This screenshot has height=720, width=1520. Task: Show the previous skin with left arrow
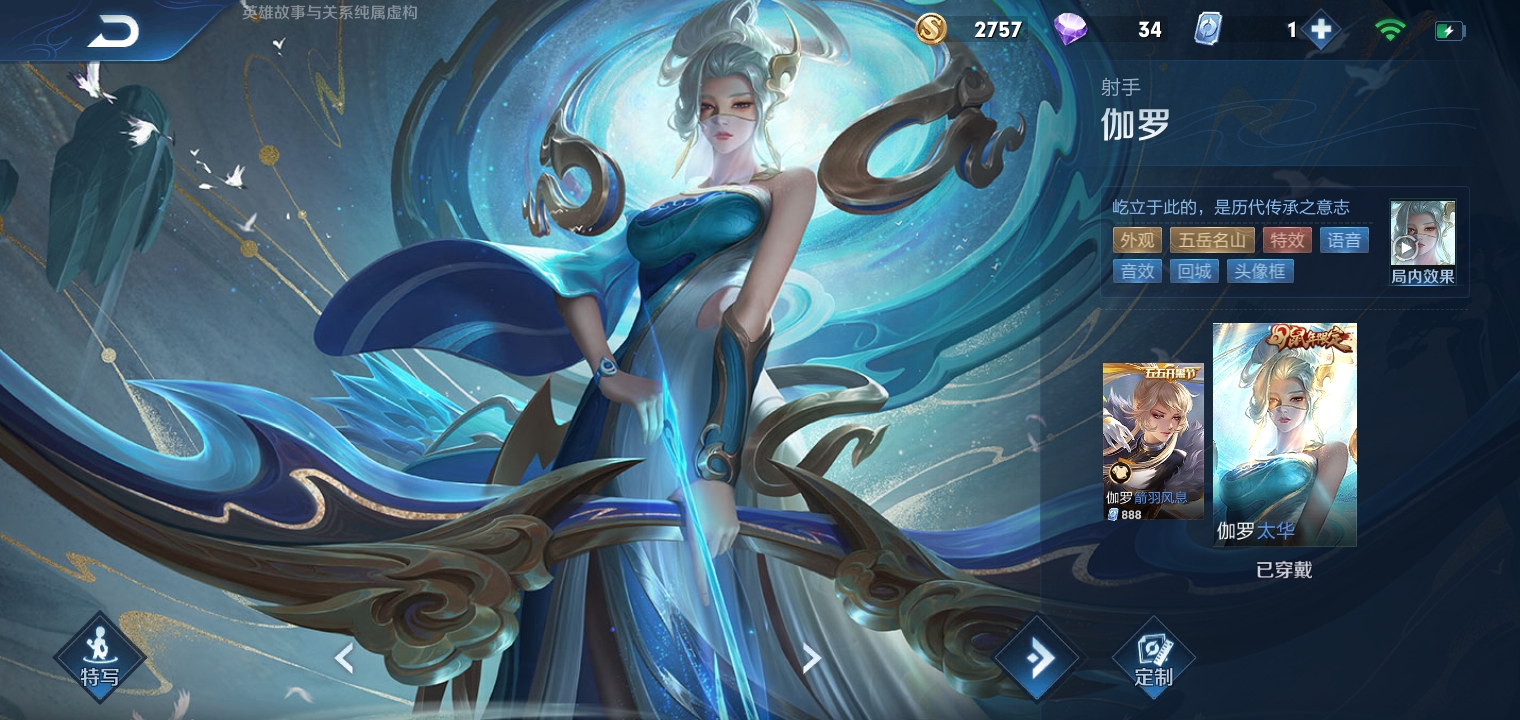coord(344,658)
